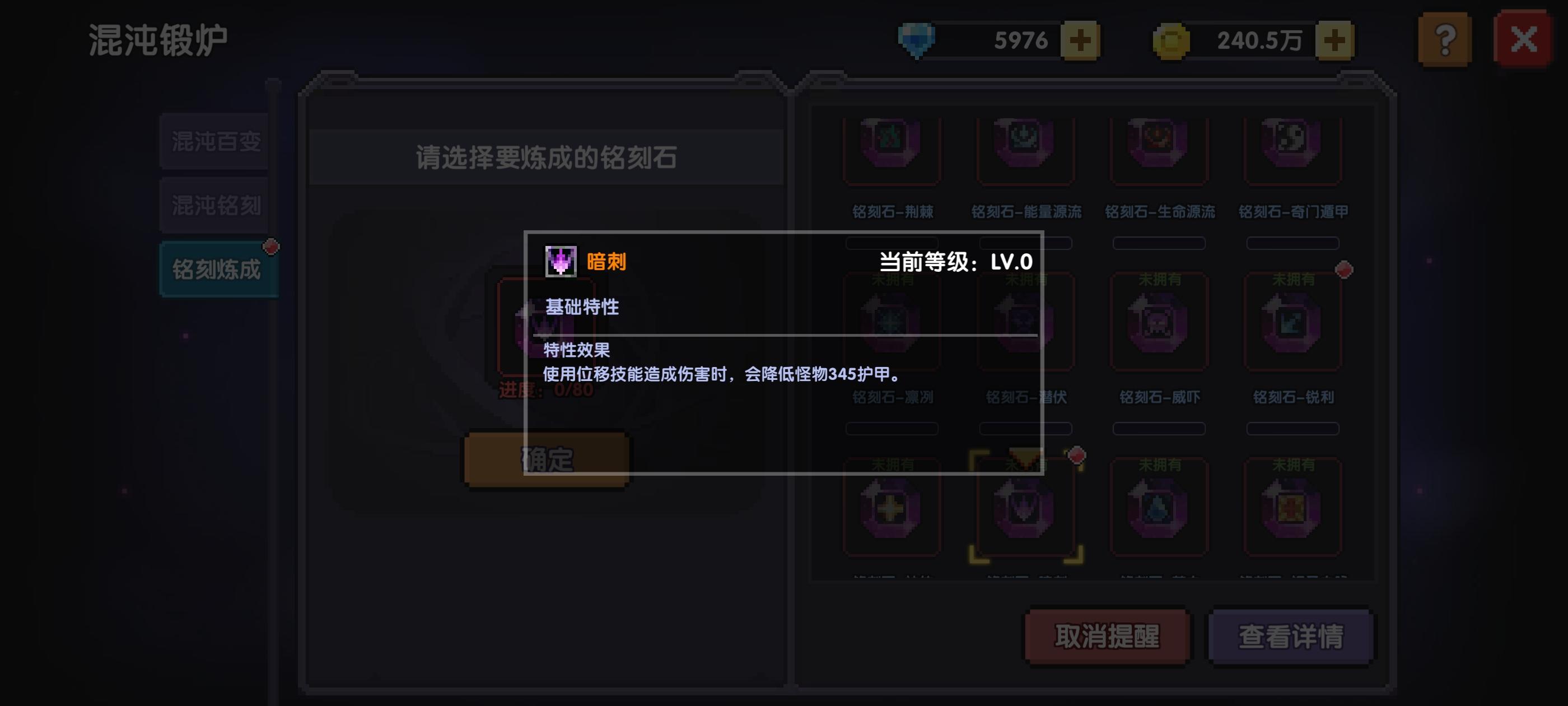Select the 铭刻石-能量源流 inscription stone icon
1568x706 pixels.
1025,148
